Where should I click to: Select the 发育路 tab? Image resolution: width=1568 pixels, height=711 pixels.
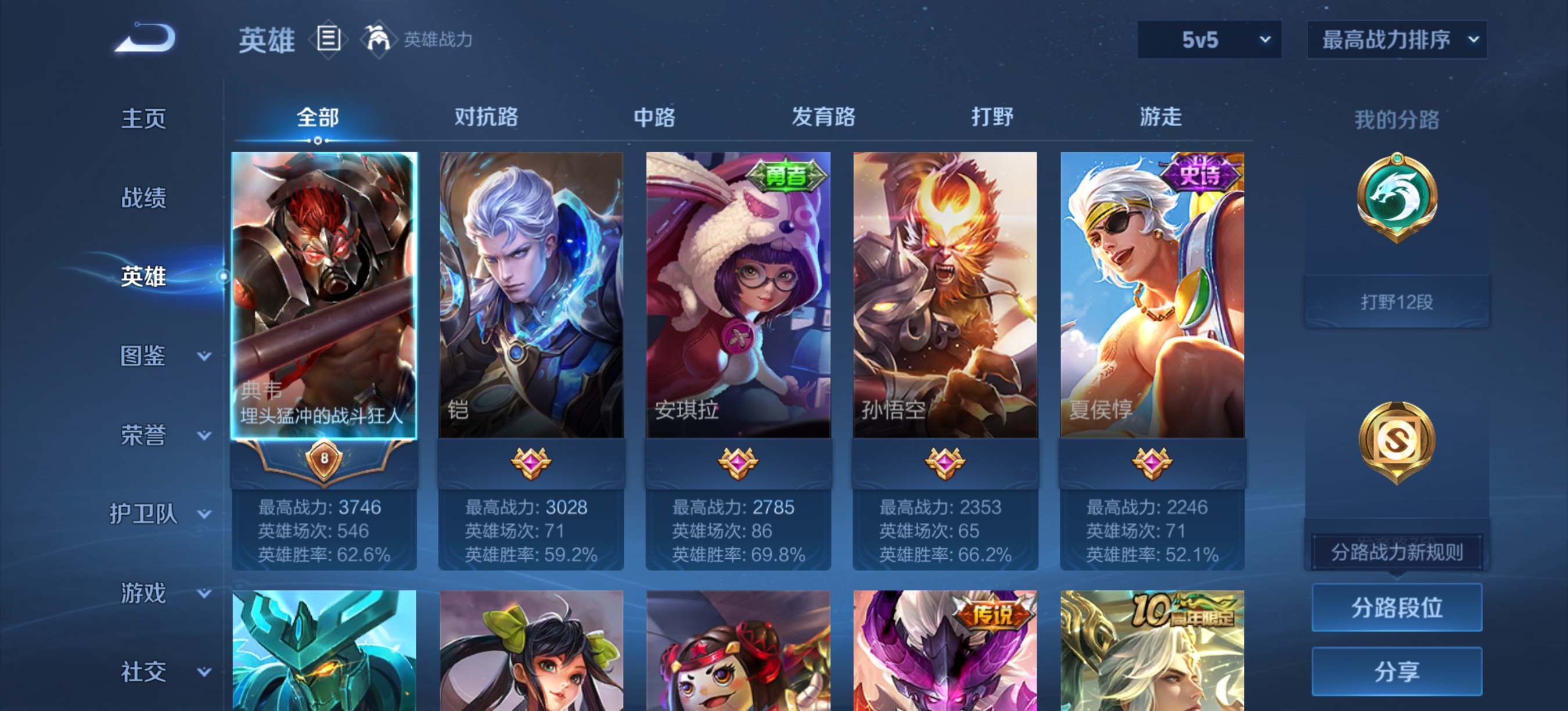point(823,116)
